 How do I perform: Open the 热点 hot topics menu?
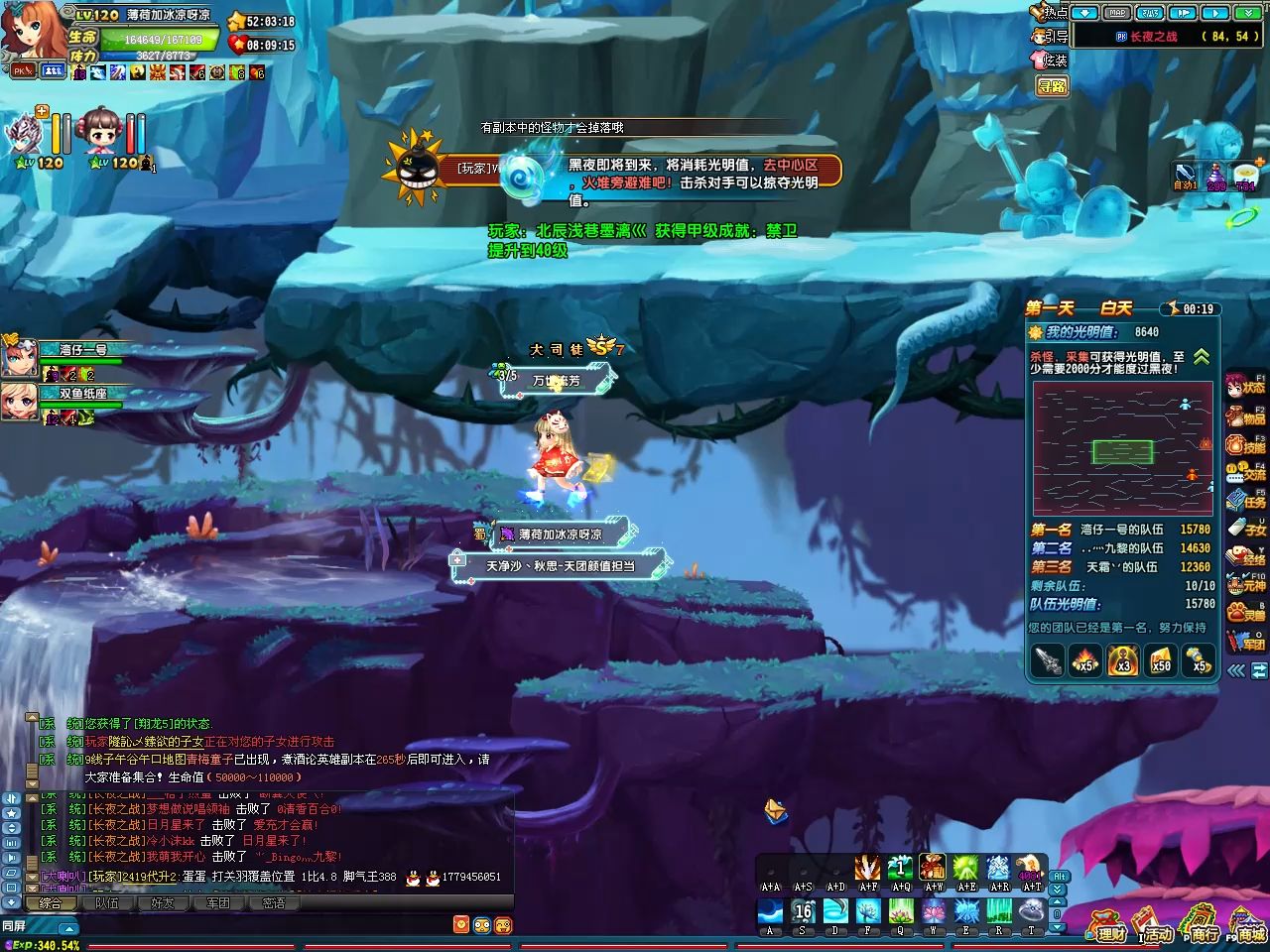[x=1050, y=12]
